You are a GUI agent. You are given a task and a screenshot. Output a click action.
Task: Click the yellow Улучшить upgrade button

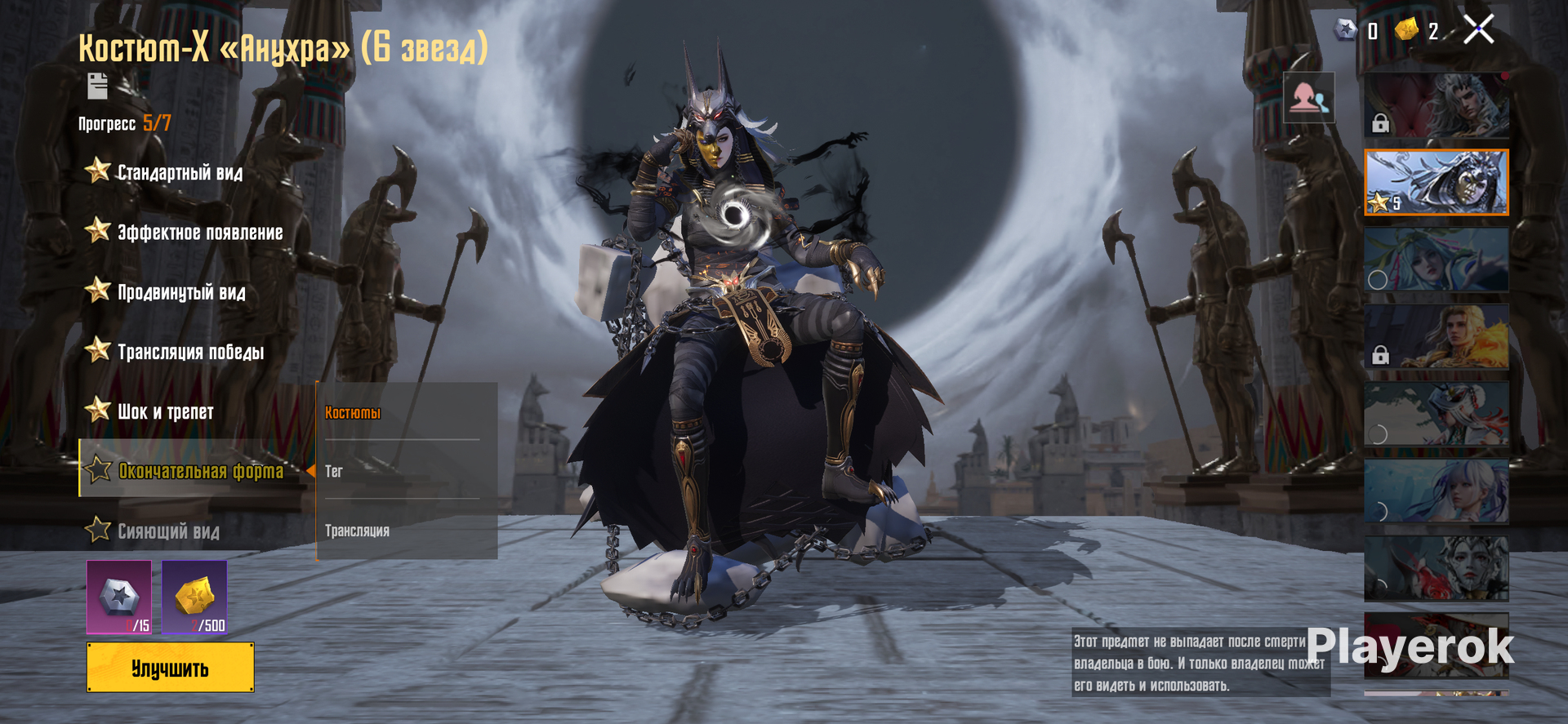[170, 668]
